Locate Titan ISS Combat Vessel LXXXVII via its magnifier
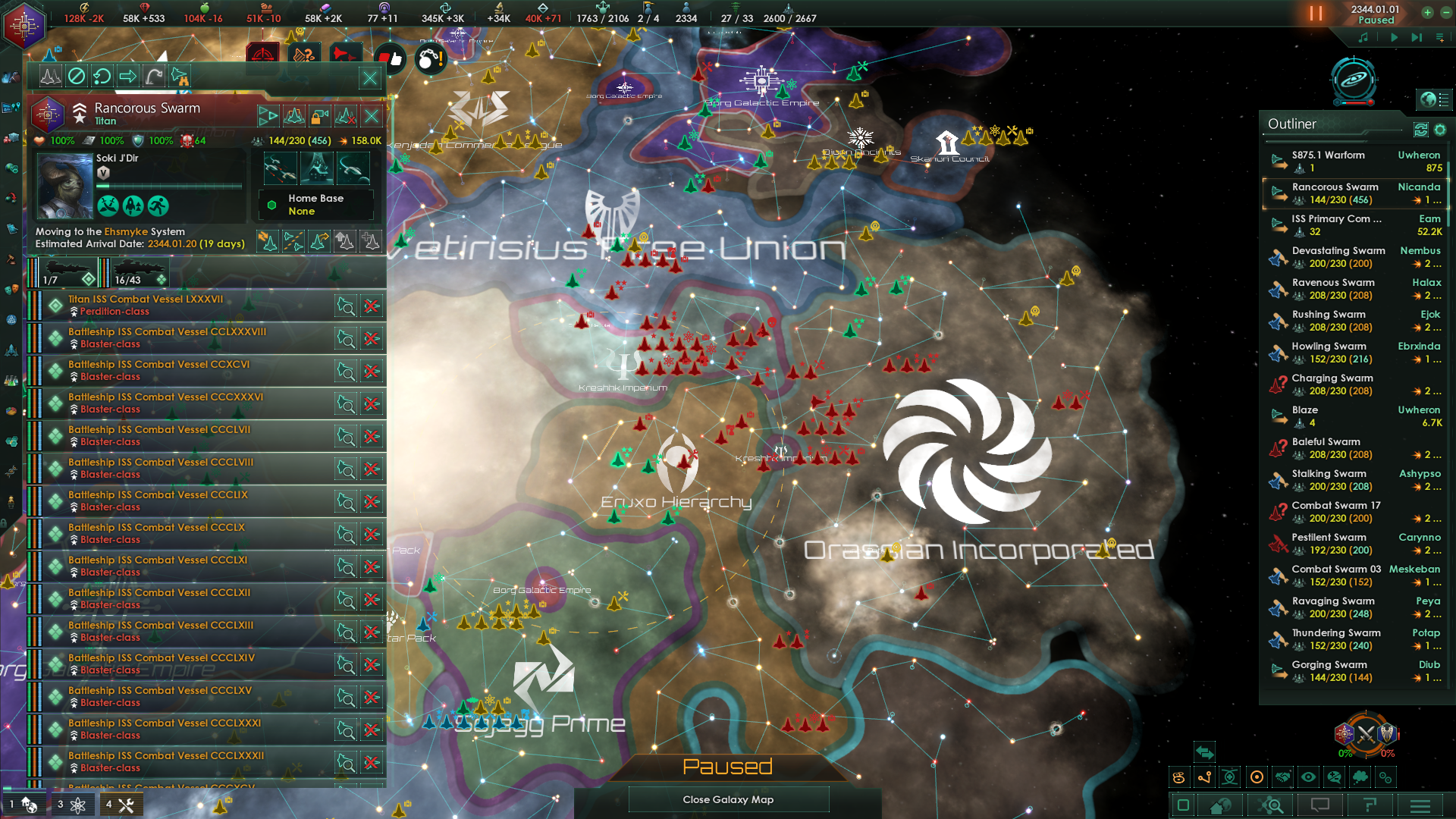The image size is (1456, 819). point(347,306)
